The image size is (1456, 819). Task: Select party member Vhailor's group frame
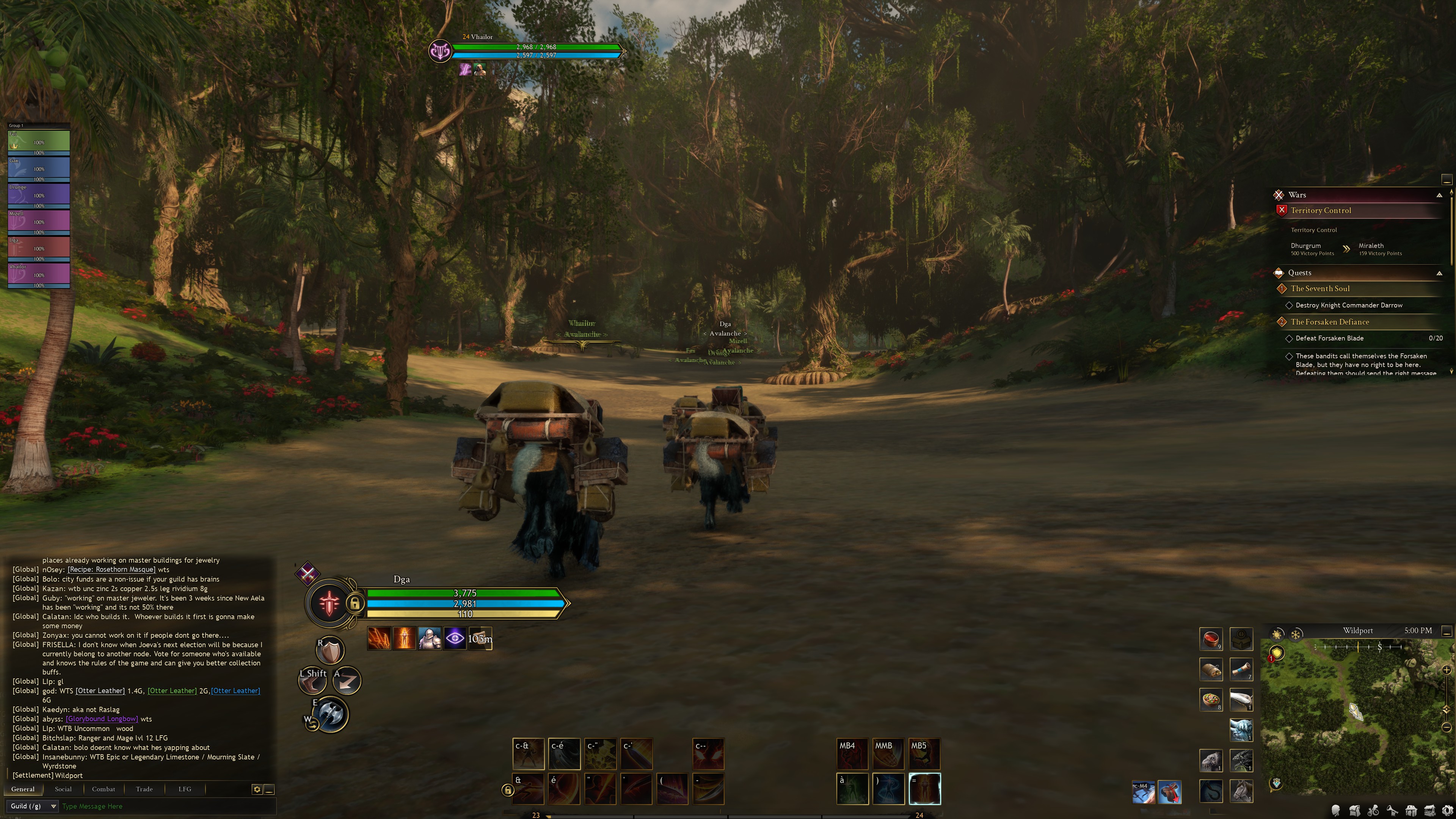(x=38, y=275)
